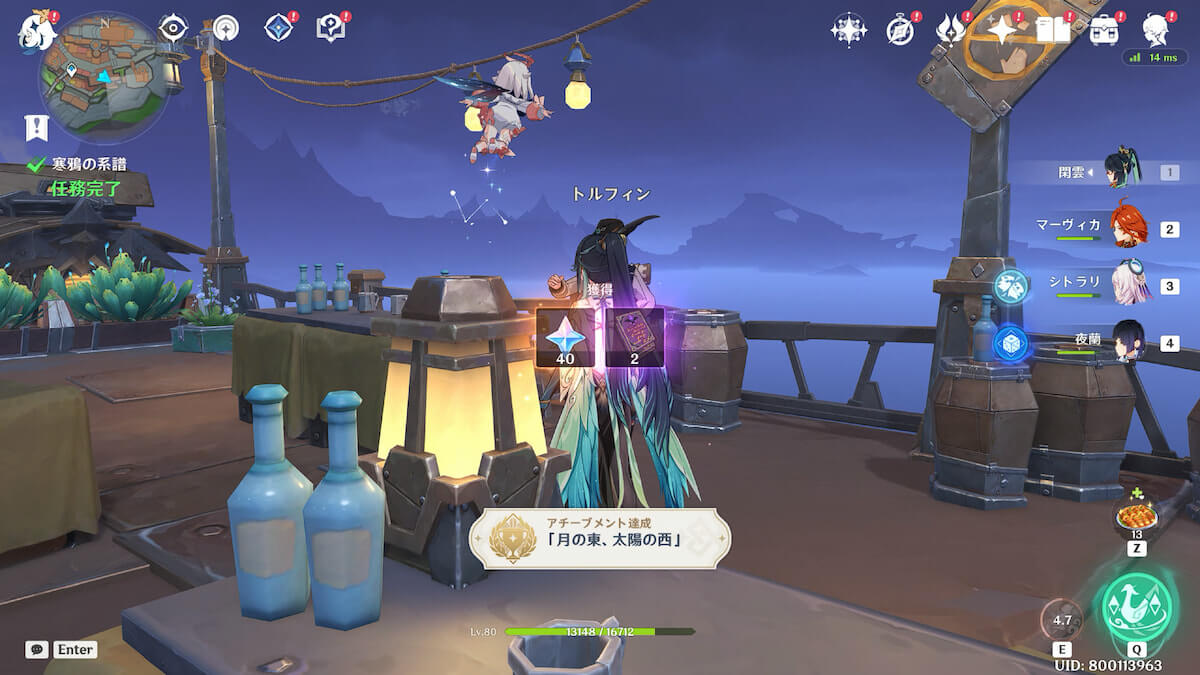Open the four-pointed star compass icon

click(x=848, y=30)
